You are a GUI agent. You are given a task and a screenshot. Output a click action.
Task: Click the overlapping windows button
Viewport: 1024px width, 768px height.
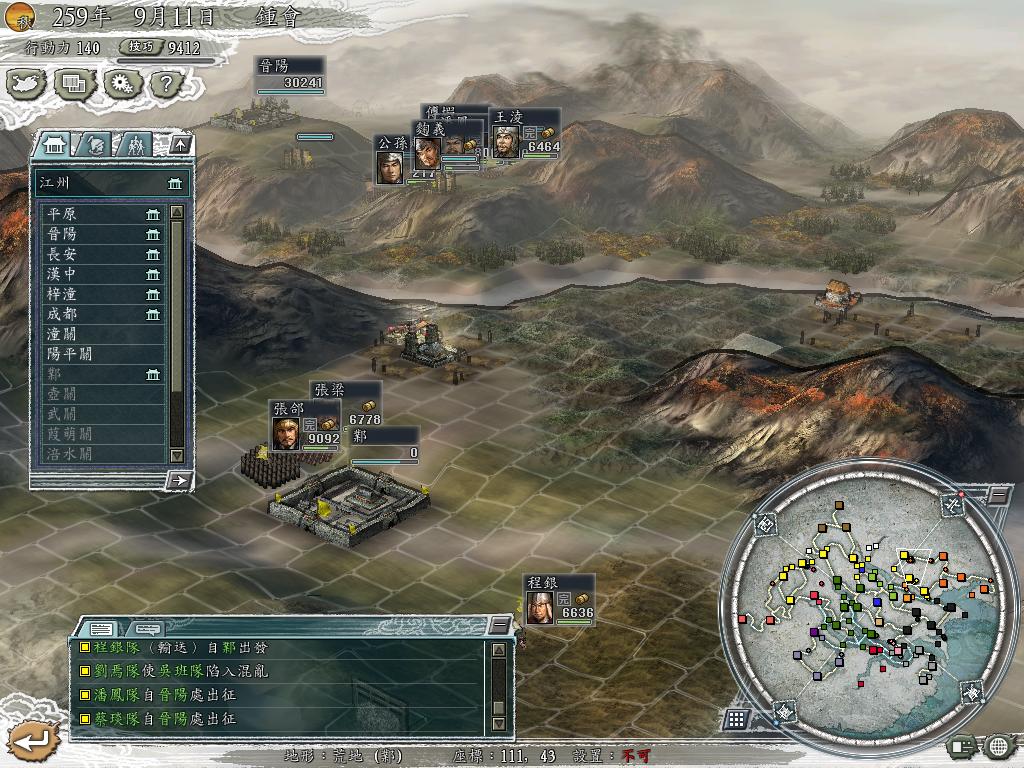(x=74, y=84)
